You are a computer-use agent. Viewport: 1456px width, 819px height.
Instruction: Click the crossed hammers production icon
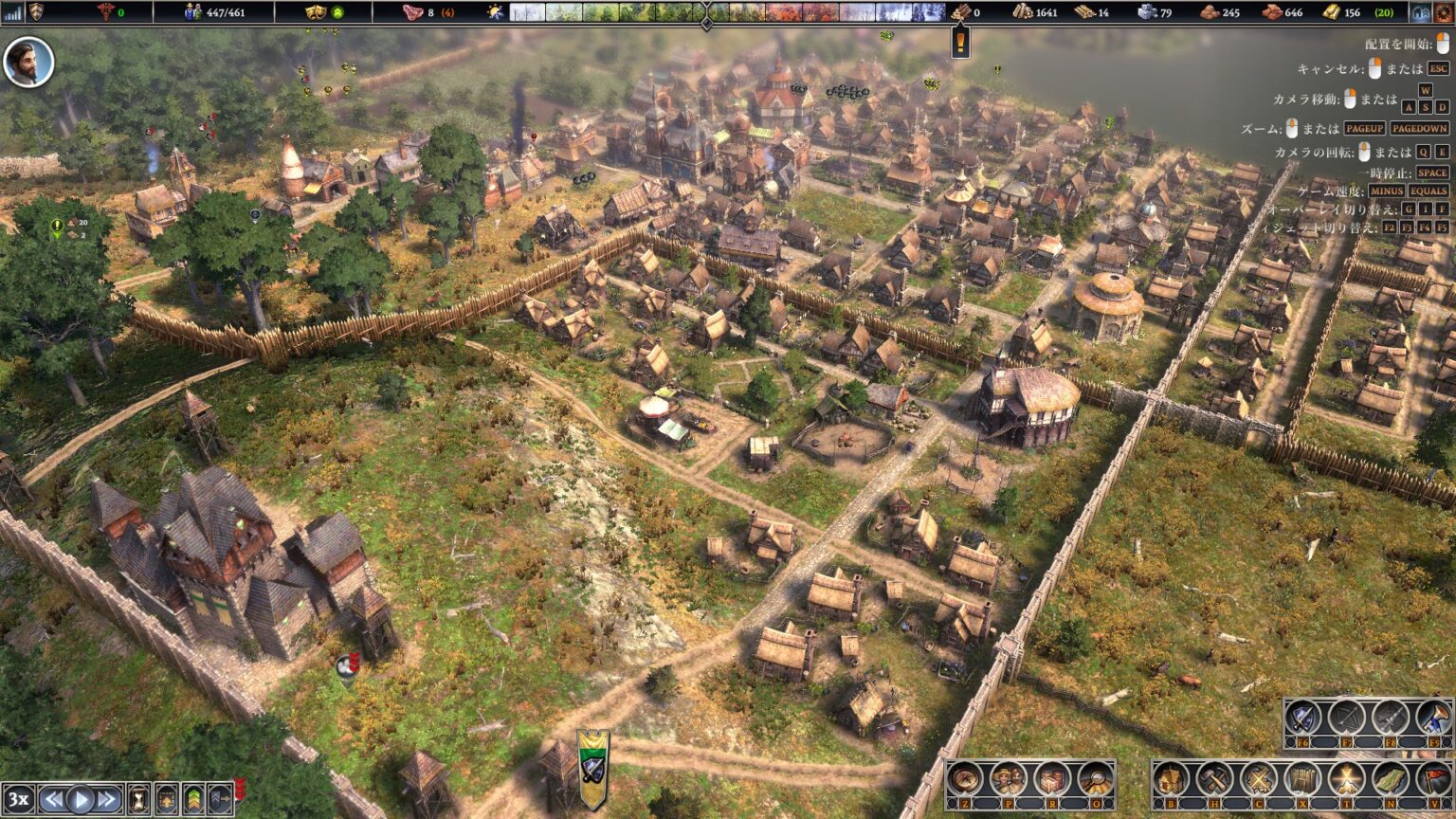(1213, 777)
